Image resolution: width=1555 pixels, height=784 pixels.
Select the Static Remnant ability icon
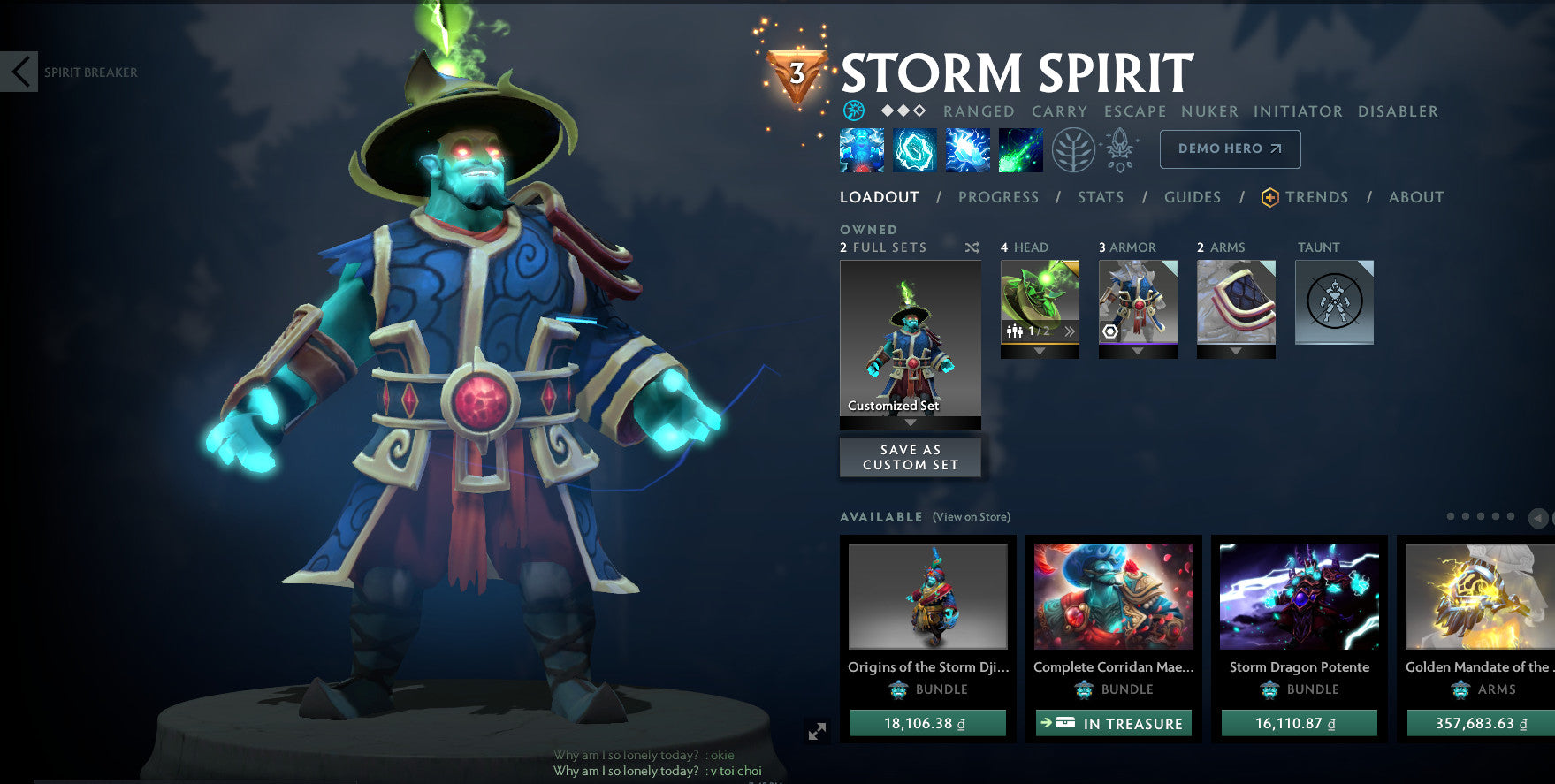[862, 149]
